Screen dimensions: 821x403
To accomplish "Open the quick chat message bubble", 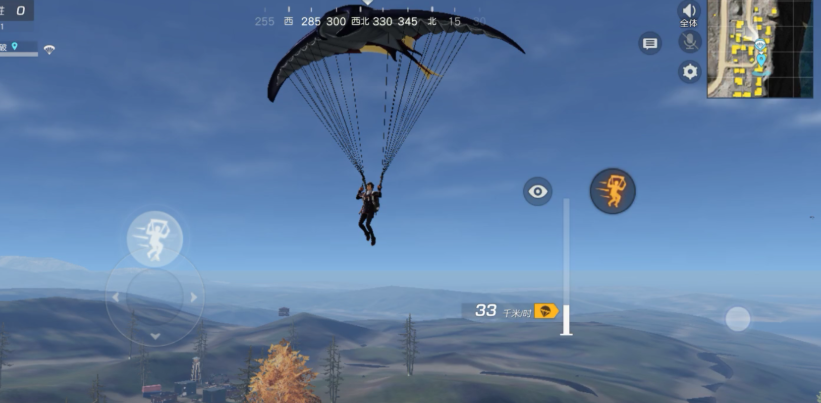I will click(650, 43).
